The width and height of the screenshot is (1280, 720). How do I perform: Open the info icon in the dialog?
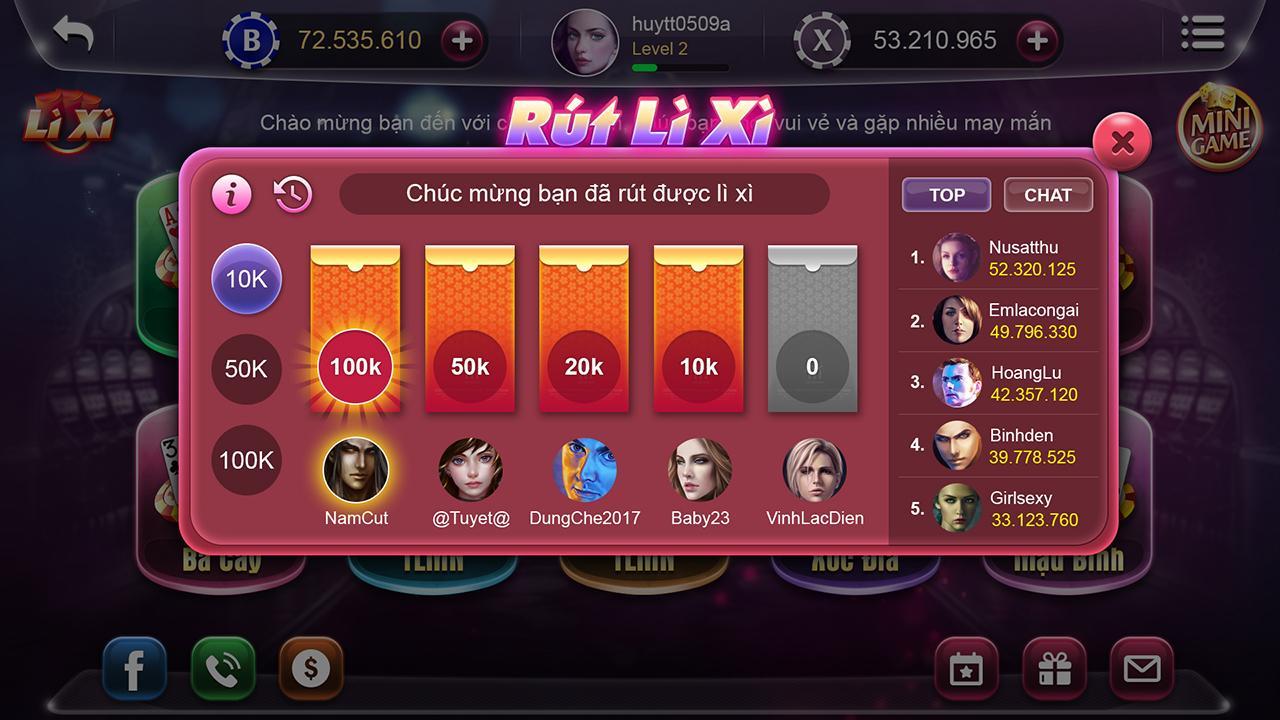232,194
